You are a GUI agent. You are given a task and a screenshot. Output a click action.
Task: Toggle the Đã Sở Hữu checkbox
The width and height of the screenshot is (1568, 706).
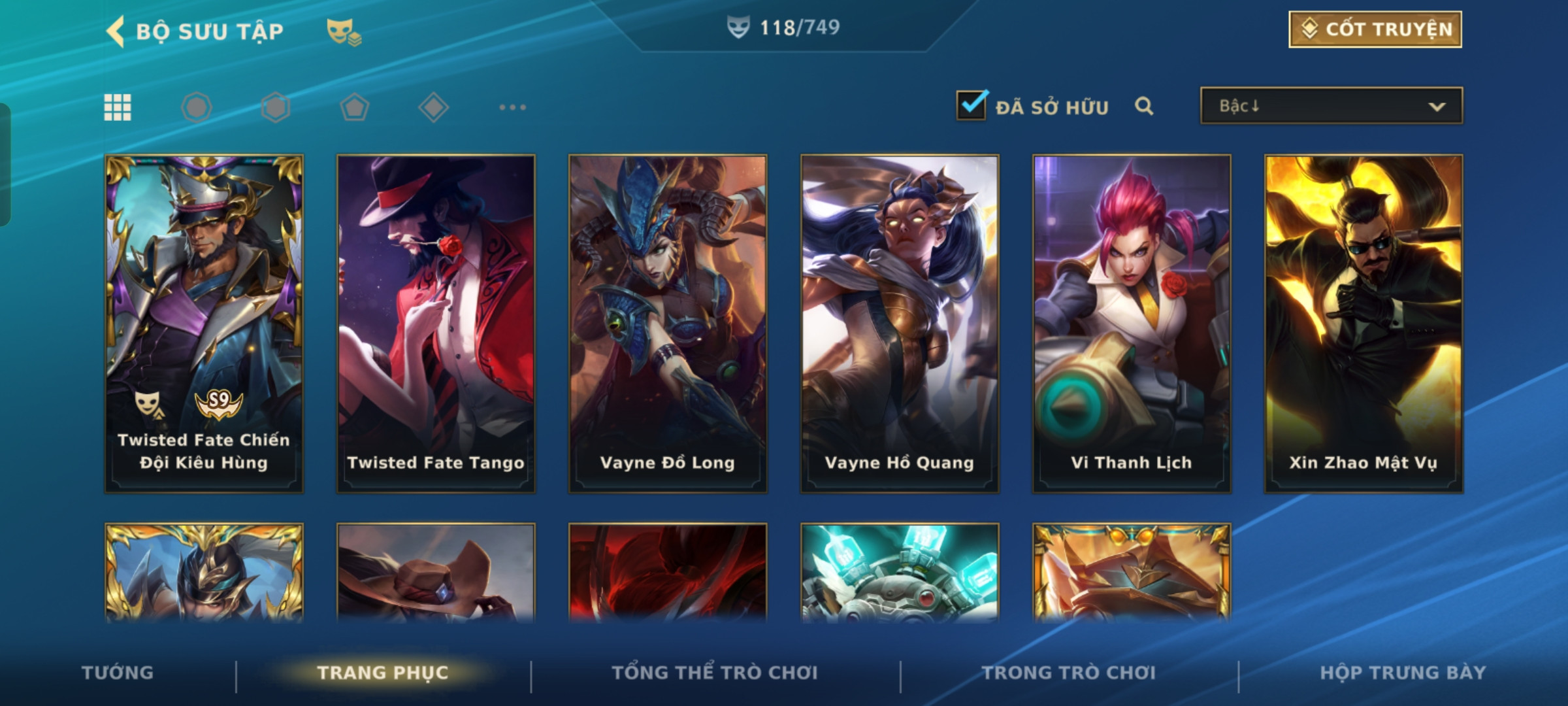(972, 105)
